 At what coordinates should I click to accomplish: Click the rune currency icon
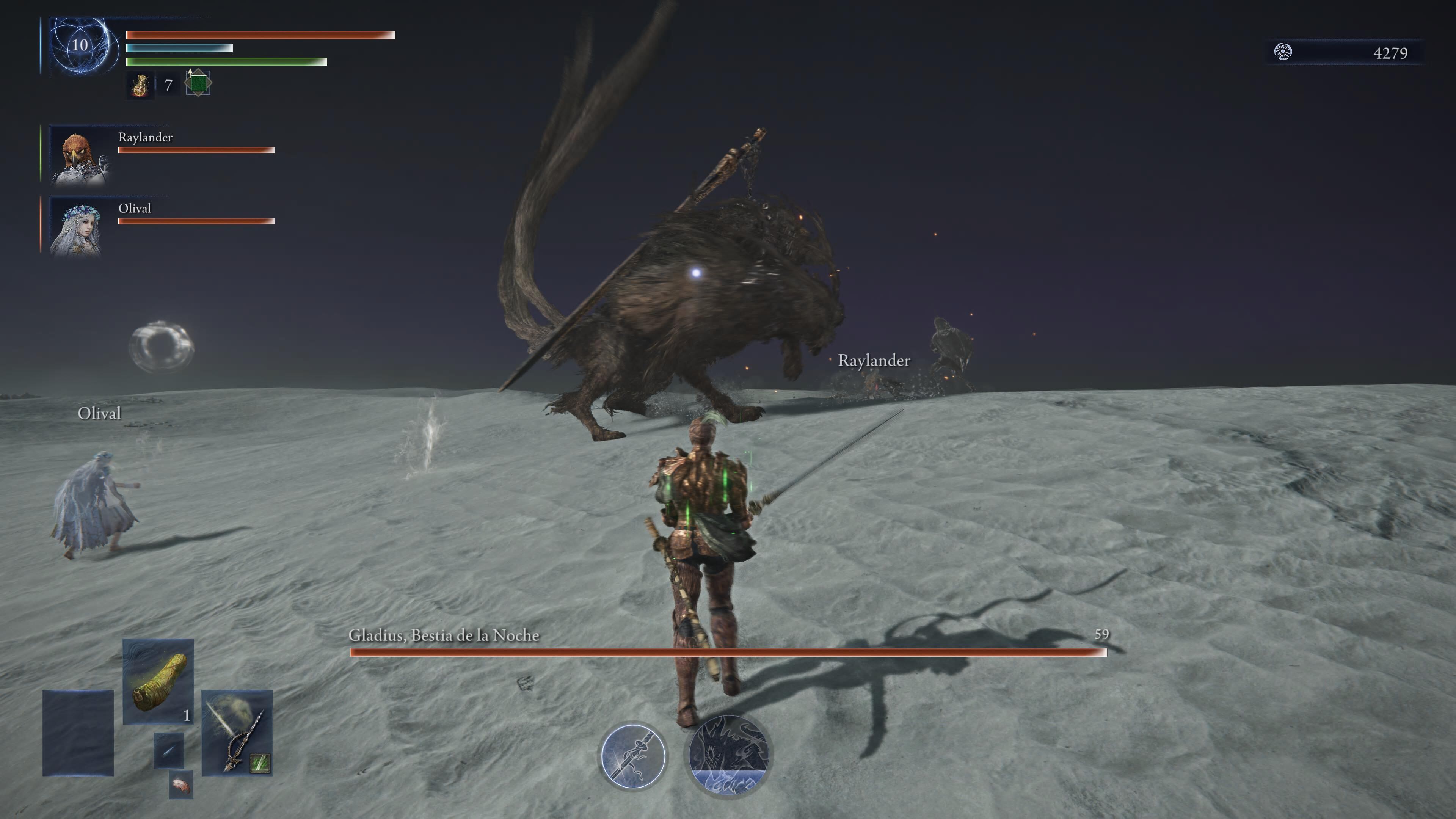click(1283, 52)
